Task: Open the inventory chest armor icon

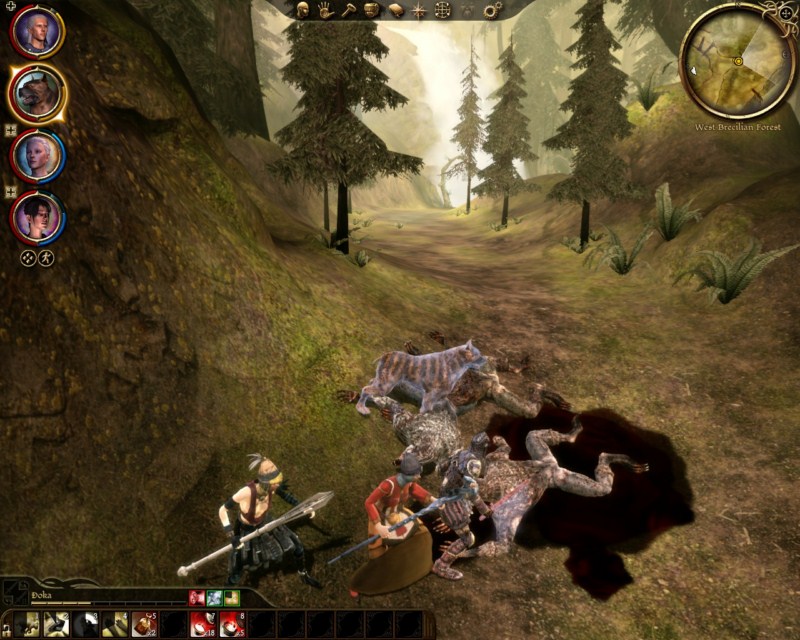Action: (371, 10)
